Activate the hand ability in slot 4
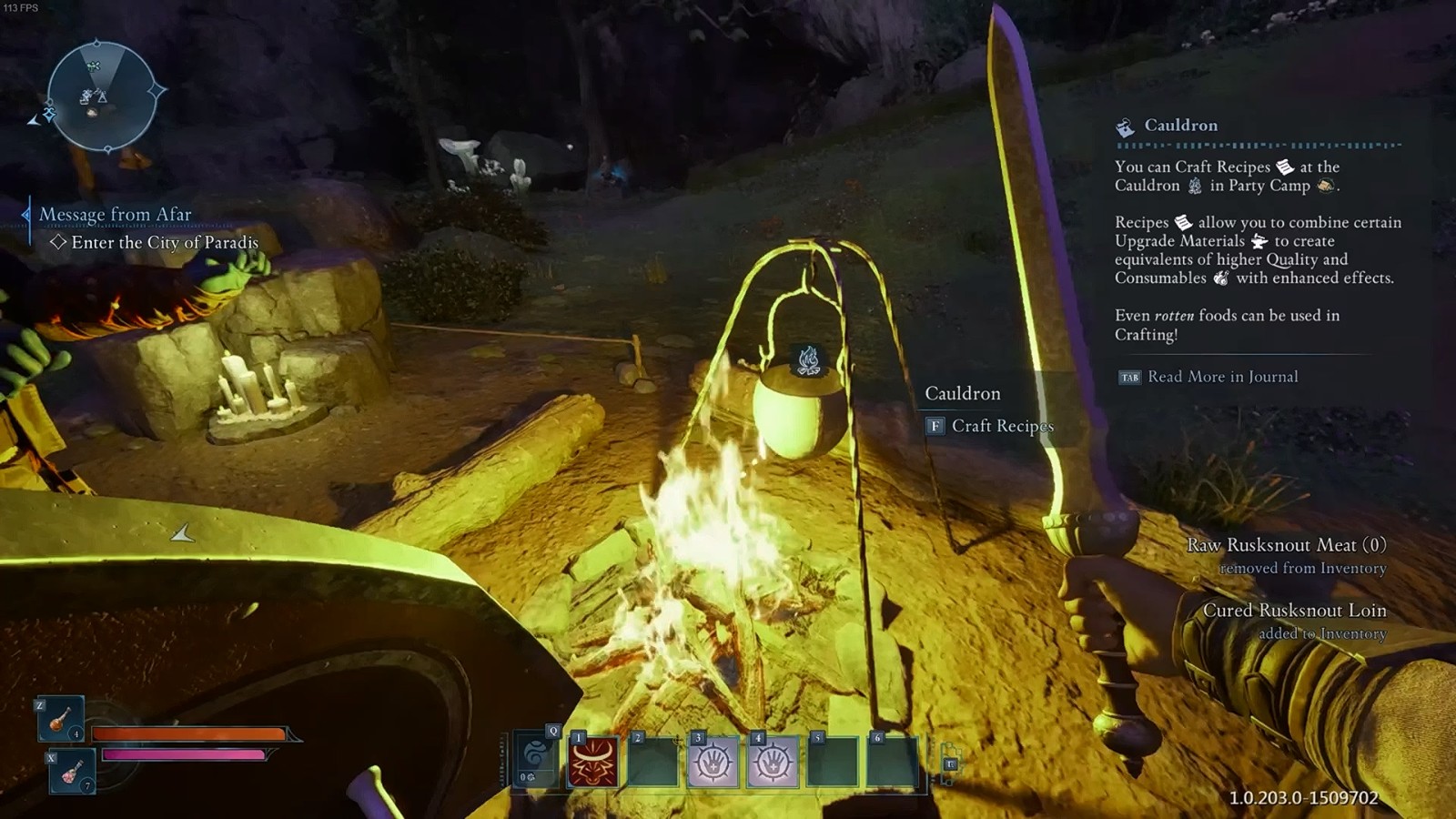 (x=773, y=762)
